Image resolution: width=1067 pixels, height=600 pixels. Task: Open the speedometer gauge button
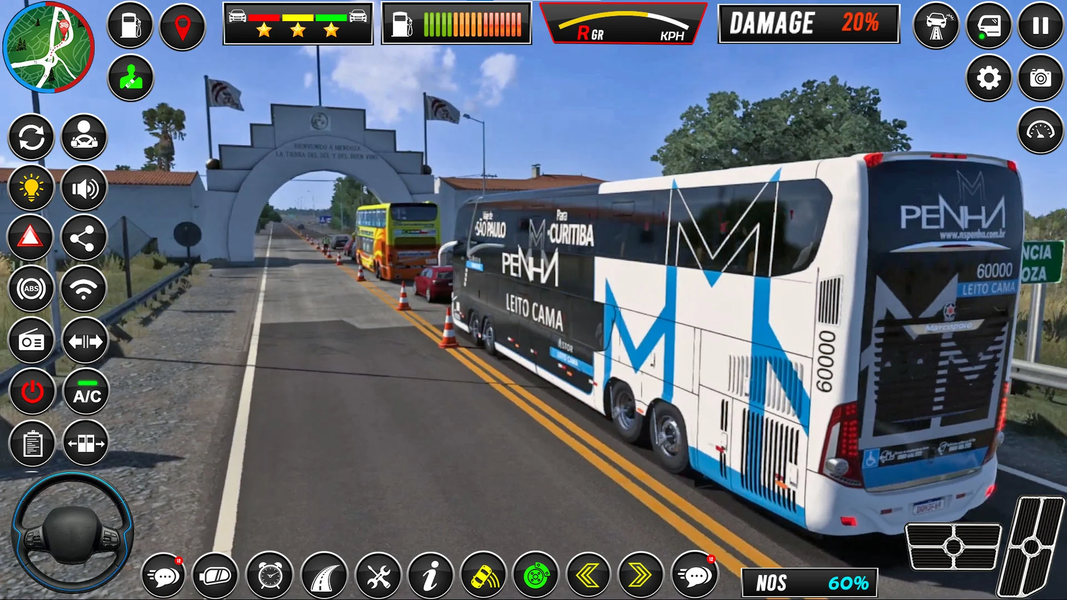(x=1040, y=130)
